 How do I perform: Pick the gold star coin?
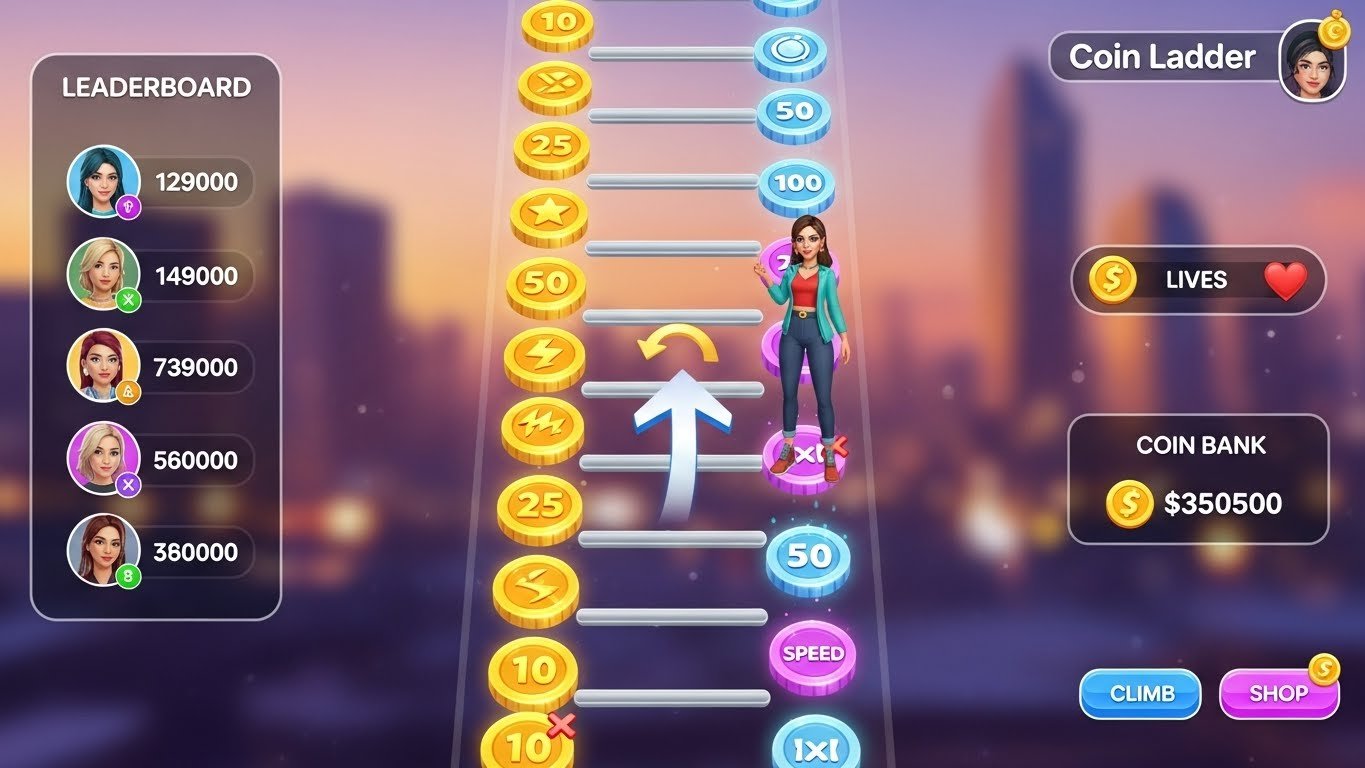click(548, 214)
